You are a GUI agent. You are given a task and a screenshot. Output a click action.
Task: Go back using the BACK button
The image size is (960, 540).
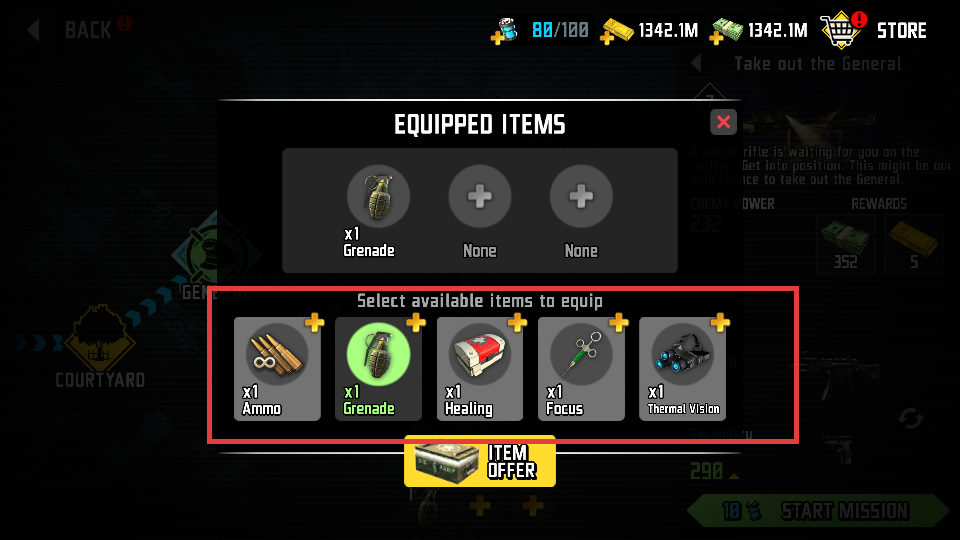(78, 29)
